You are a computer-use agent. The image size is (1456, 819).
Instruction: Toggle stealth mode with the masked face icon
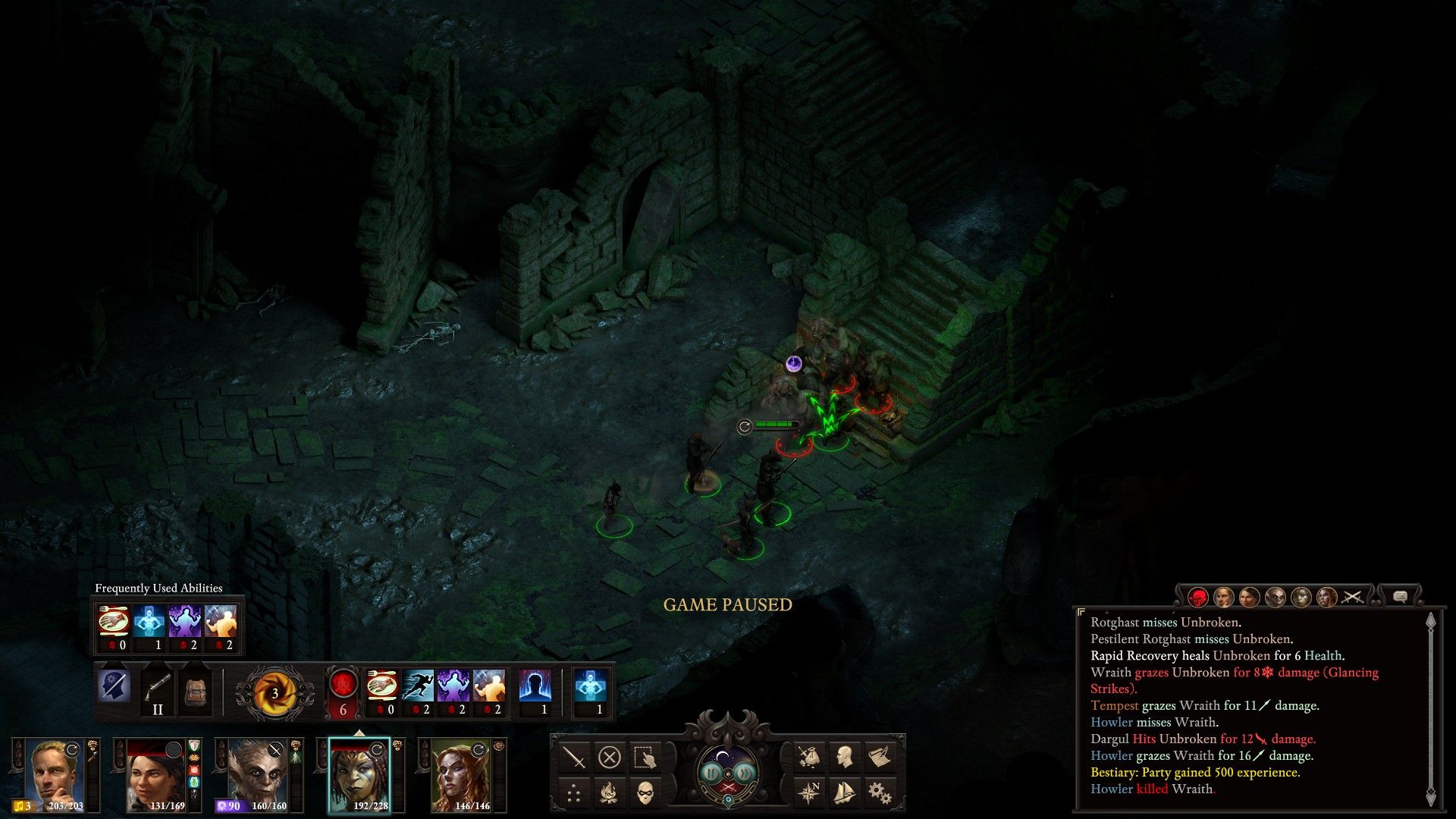[x=645, y=793]
